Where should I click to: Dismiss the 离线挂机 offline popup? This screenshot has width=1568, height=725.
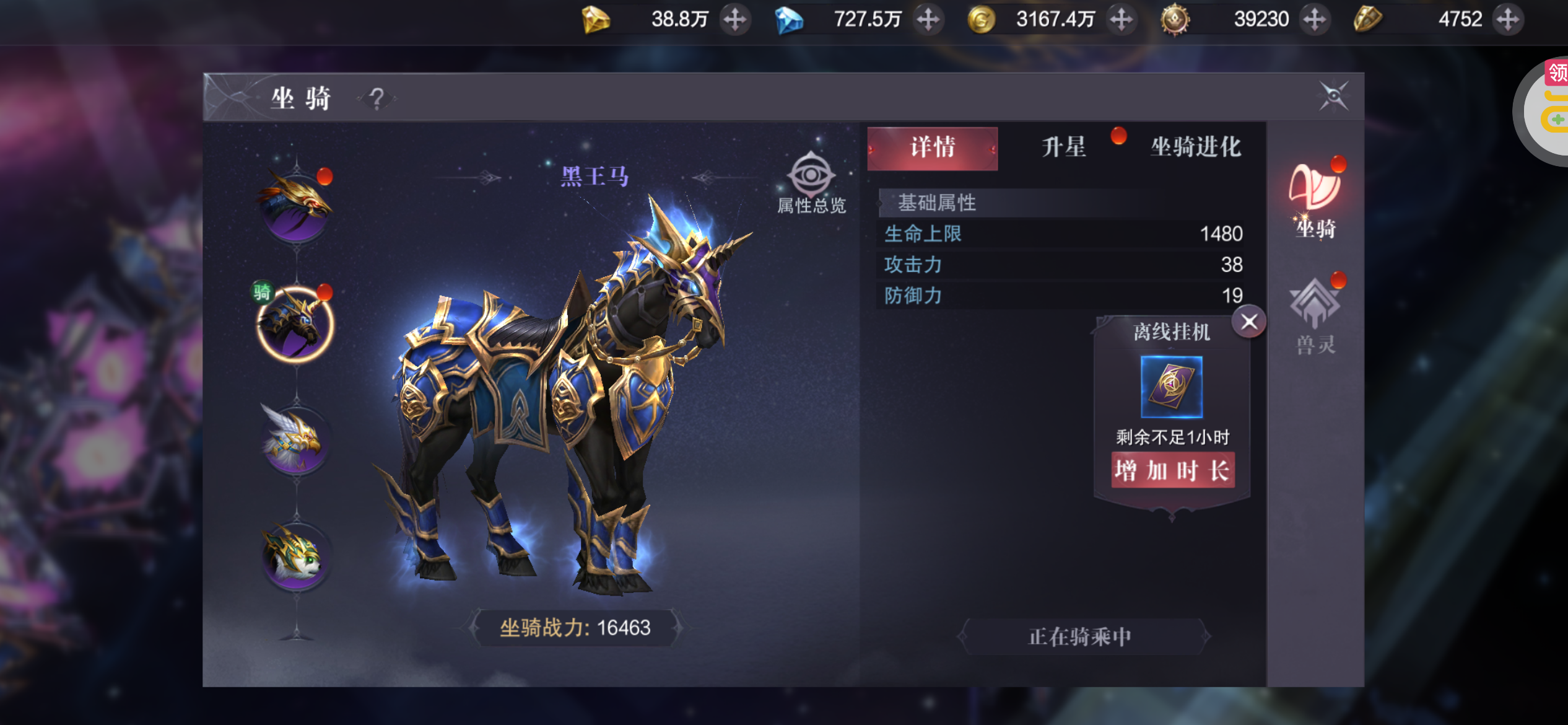[1248, 322]
